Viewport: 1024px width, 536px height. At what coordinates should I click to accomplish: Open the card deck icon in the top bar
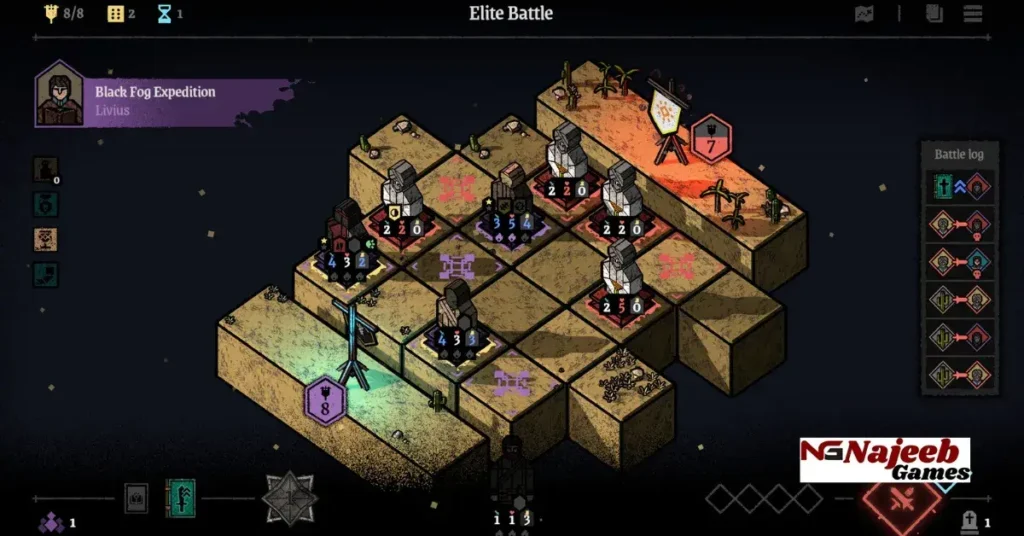tap(934, 14)
